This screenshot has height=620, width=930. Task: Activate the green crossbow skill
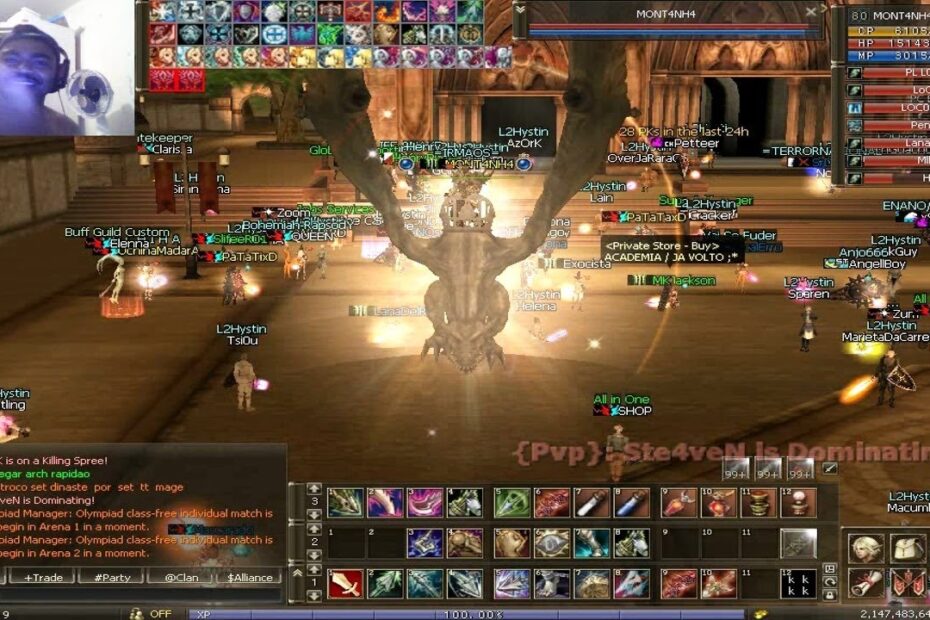511,502
